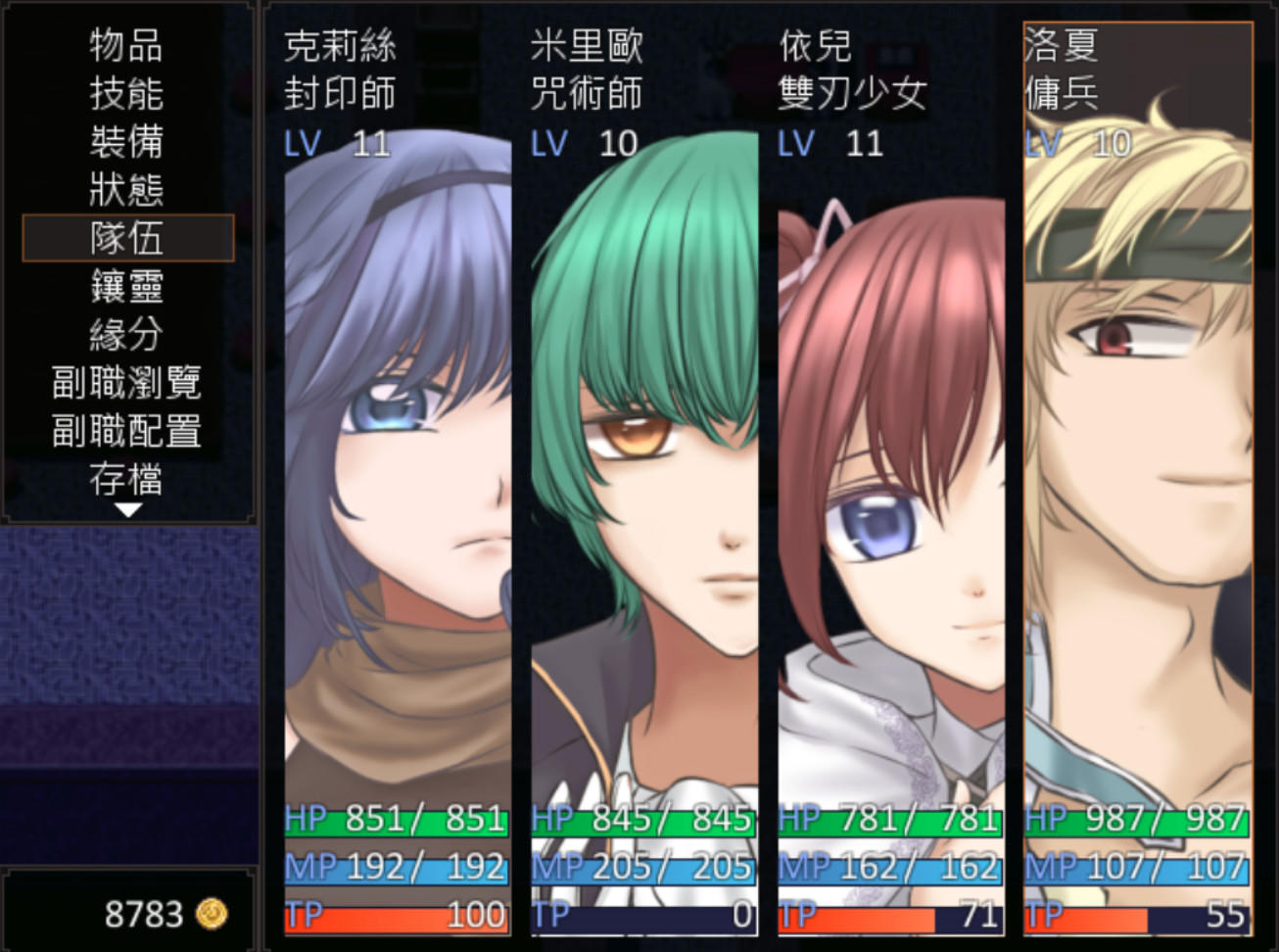The image size is (1279, 952).
Task: View the 狀態 (Status) screen
Action: (128, 189)
